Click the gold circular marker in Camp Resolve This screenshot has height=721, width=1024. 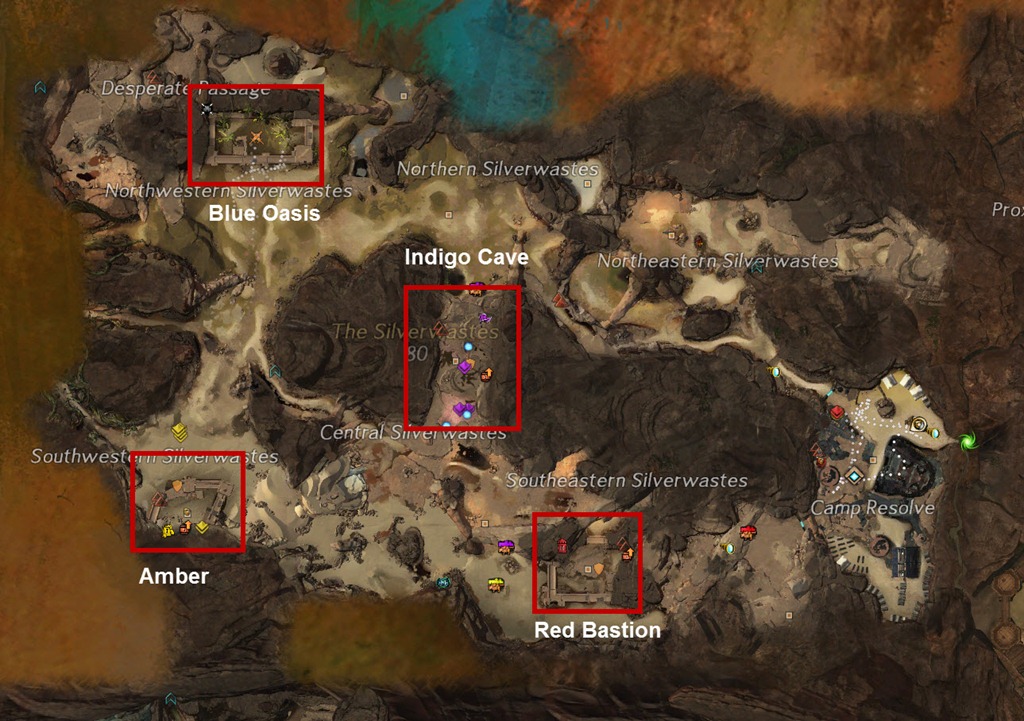coord(919,424)
